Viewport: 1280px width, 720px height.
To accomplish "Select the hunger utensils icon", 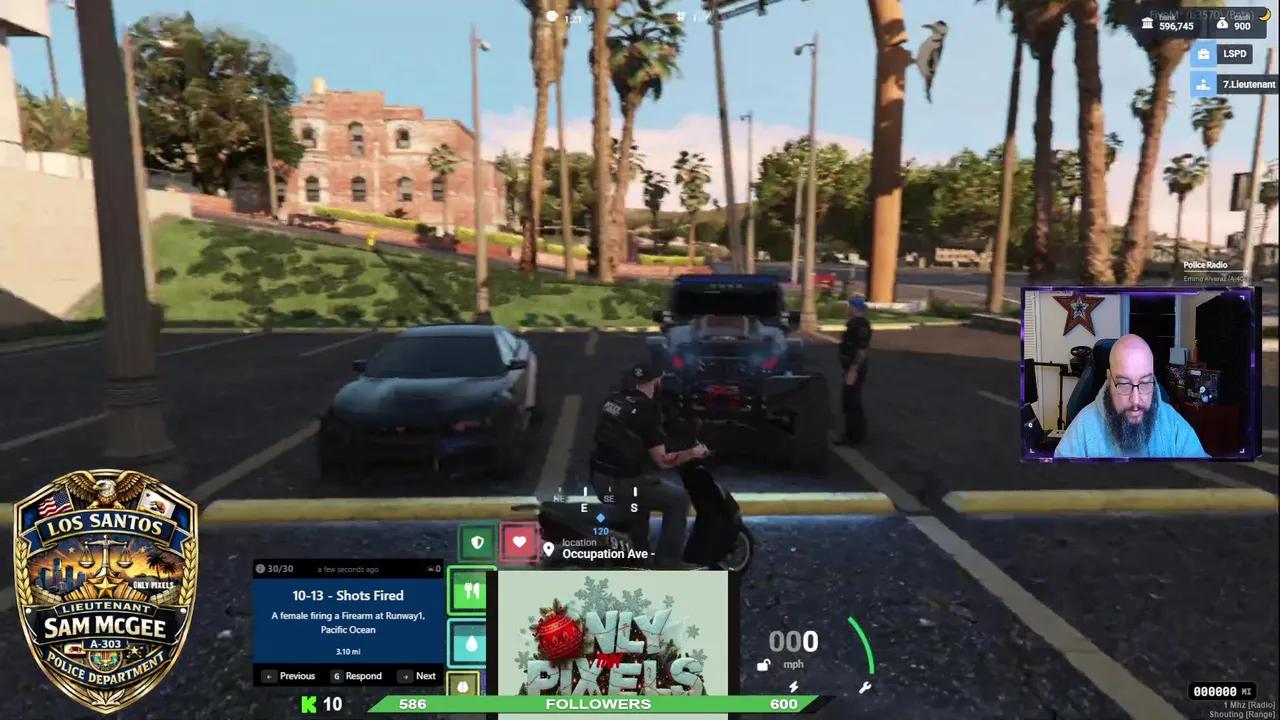I will click(x=471, y=591).
